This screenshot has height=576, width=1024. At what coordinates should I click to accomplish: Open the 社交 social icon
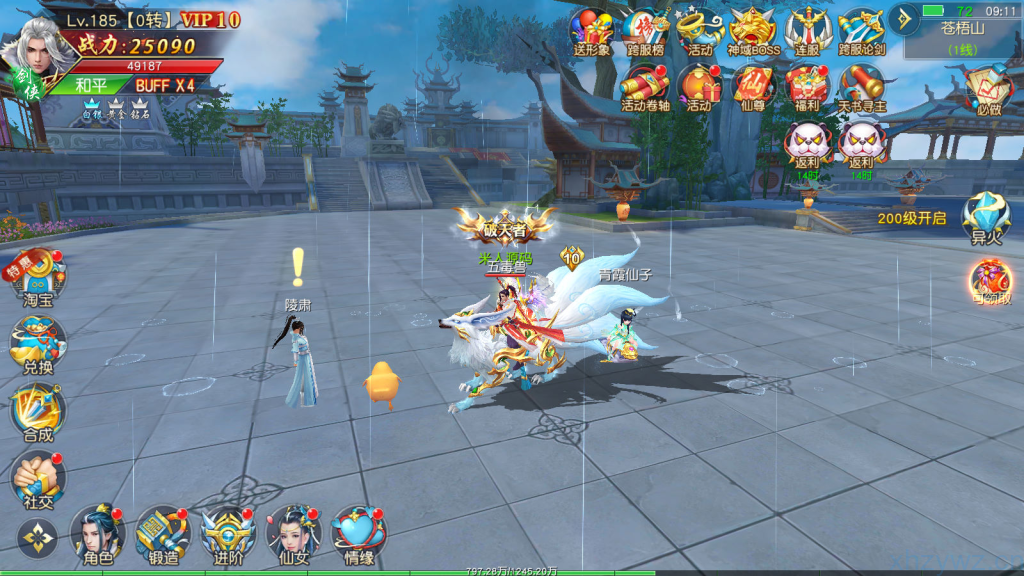click(x=38, y=477)
